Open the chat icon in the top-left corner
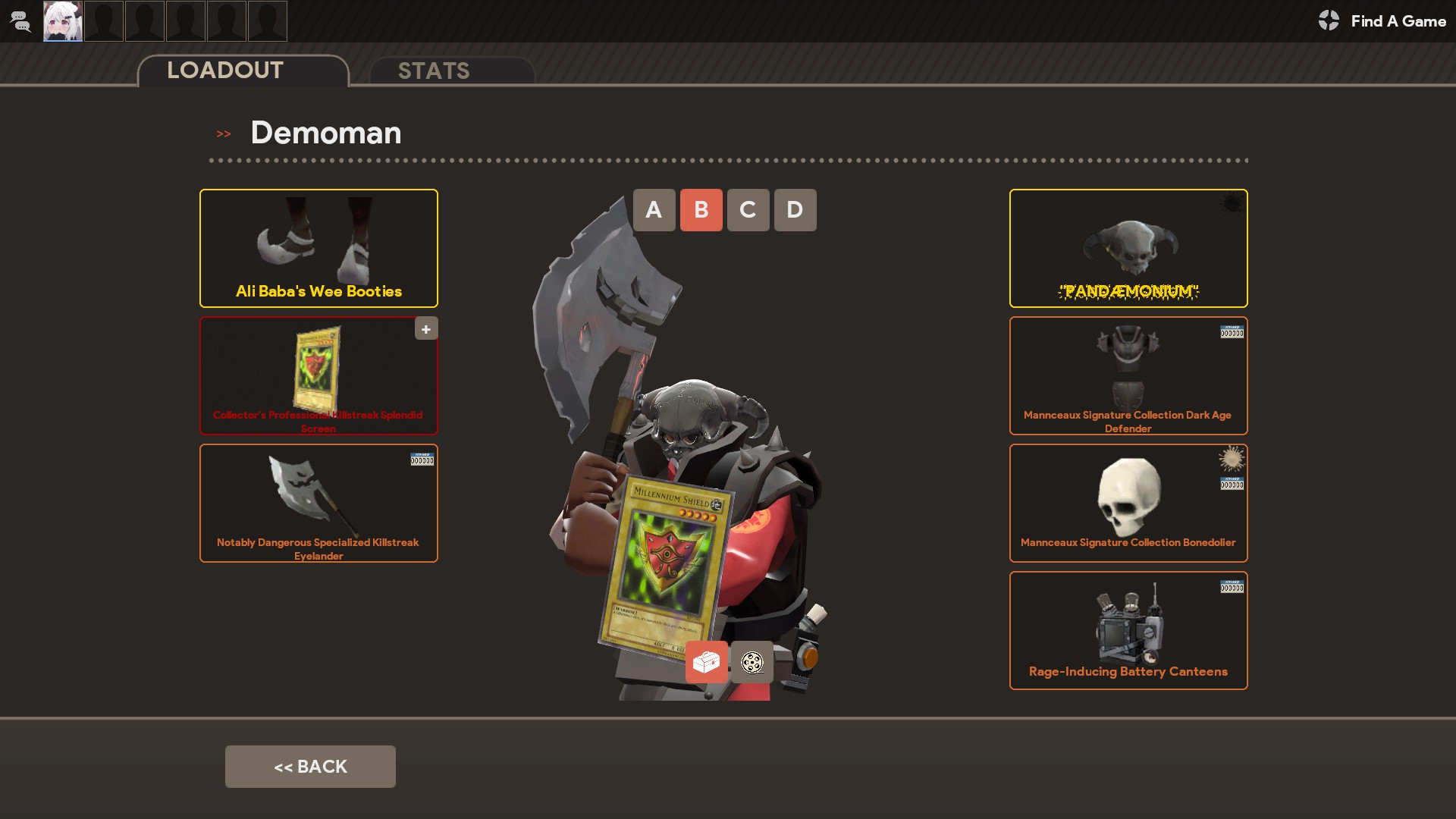 point(20,21)
